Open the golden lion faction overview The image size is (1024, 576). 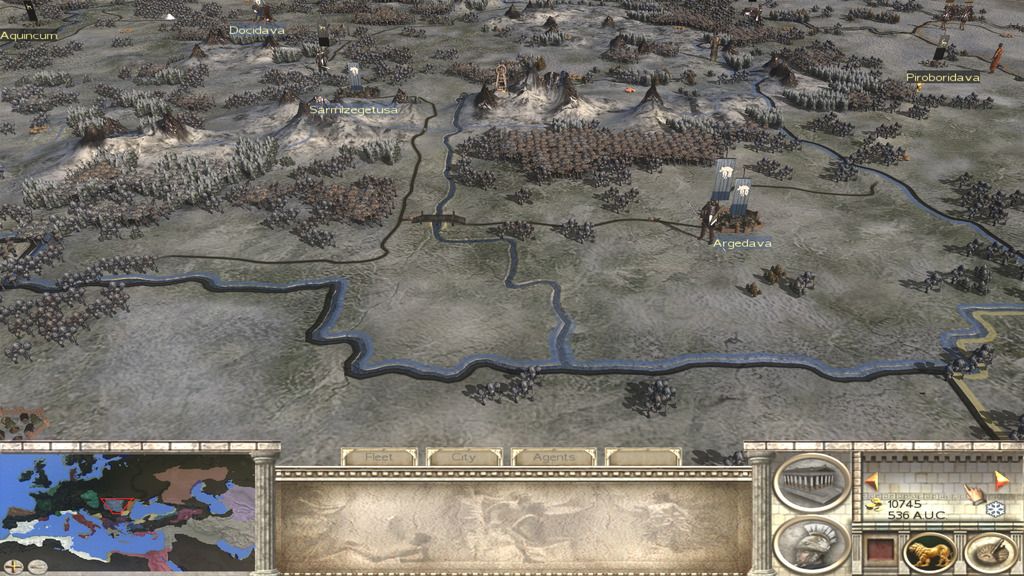coord(929,553)
